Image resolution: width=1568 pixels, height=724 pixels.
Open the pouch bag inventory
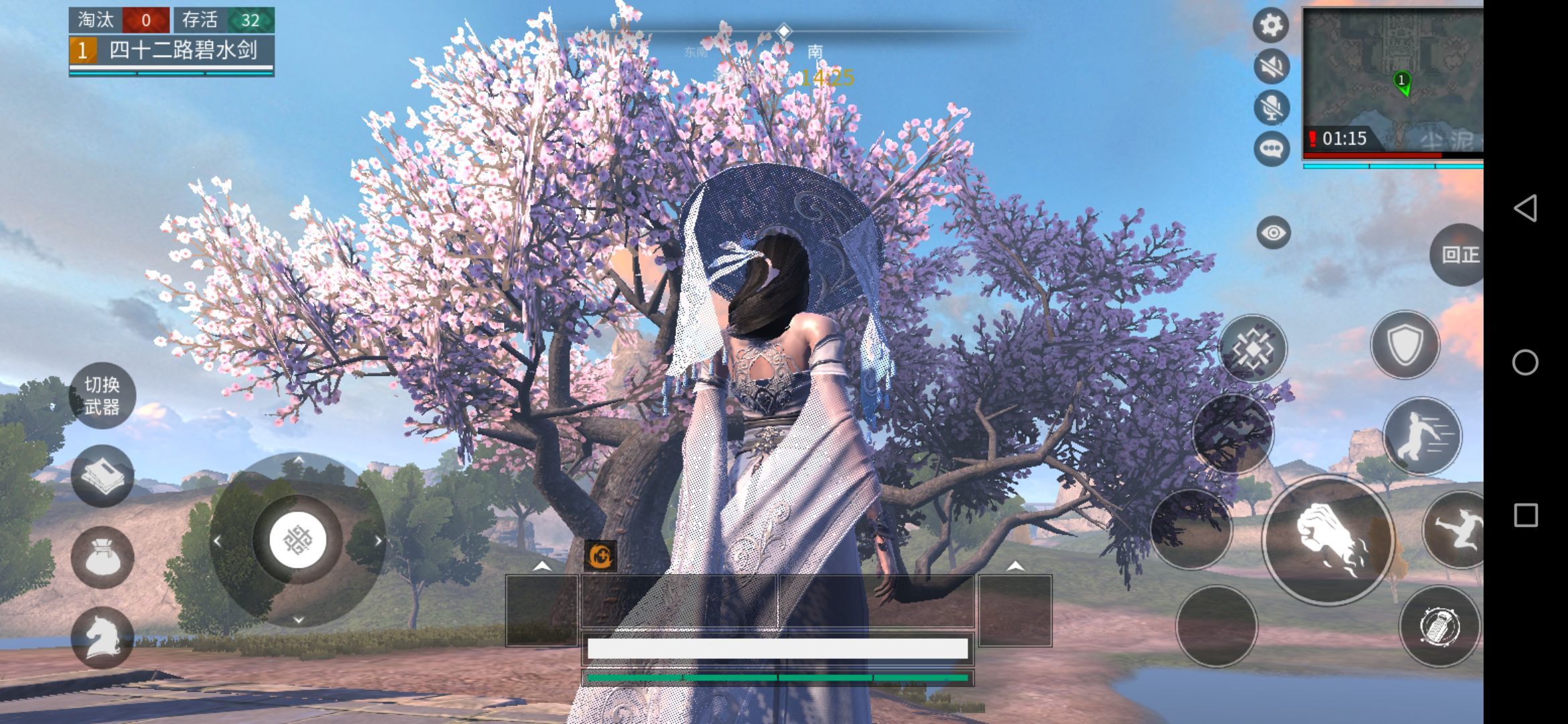102,558
